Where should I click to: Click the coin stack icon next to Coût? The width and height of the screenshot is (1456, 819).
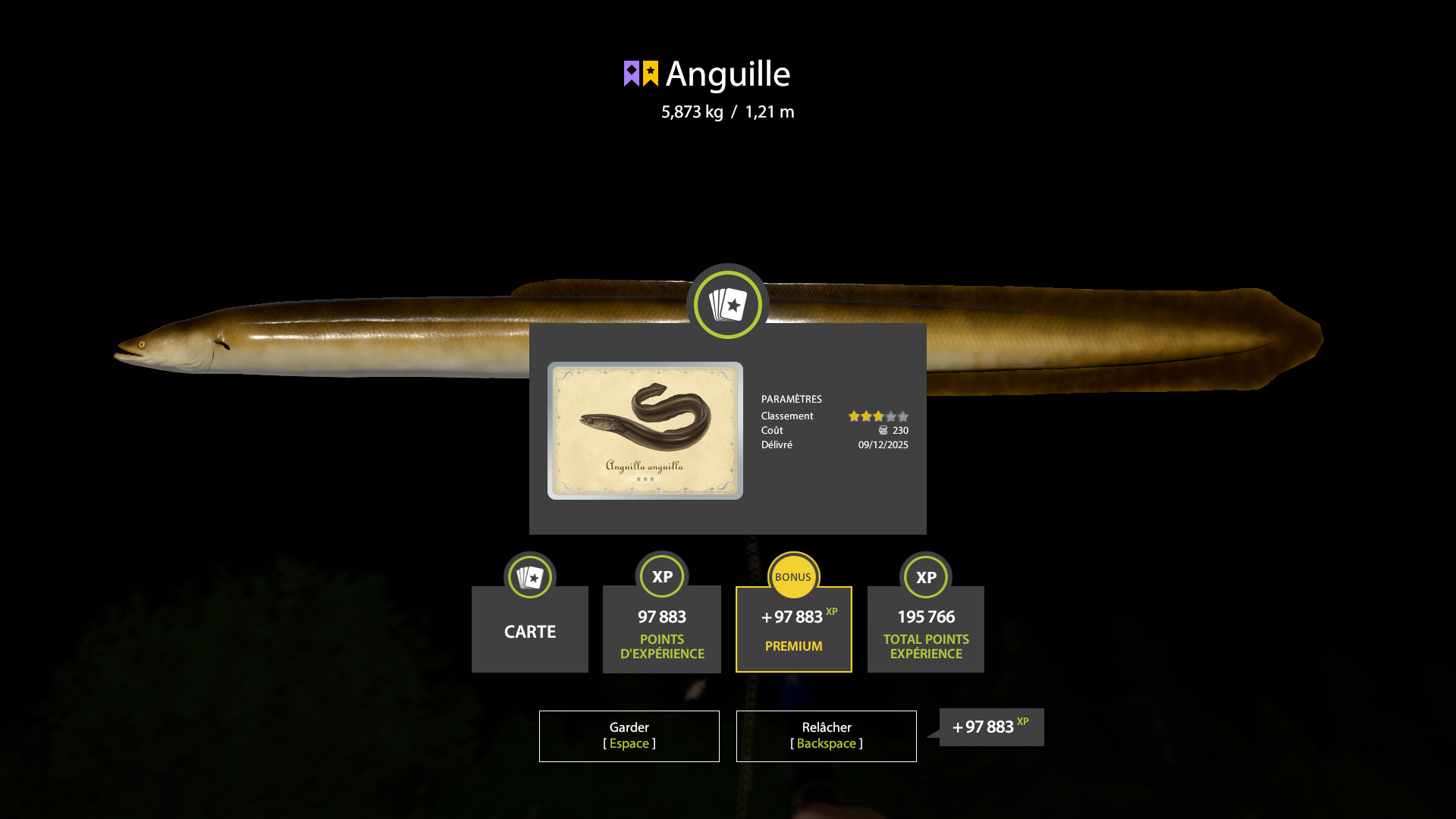(x=884, y=430)
